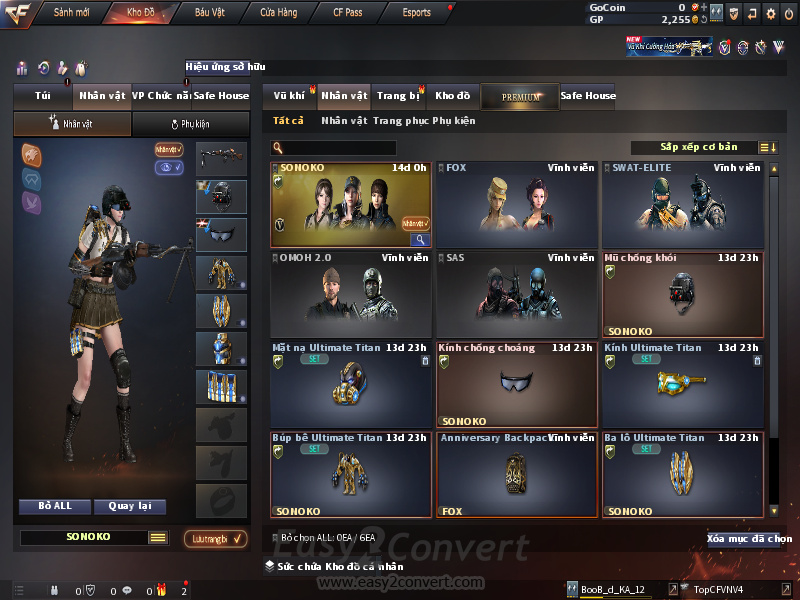This screenshot has width=800, height=600.
Task: Filter items by Phụ kiện
Action: [x=454, y=121]
